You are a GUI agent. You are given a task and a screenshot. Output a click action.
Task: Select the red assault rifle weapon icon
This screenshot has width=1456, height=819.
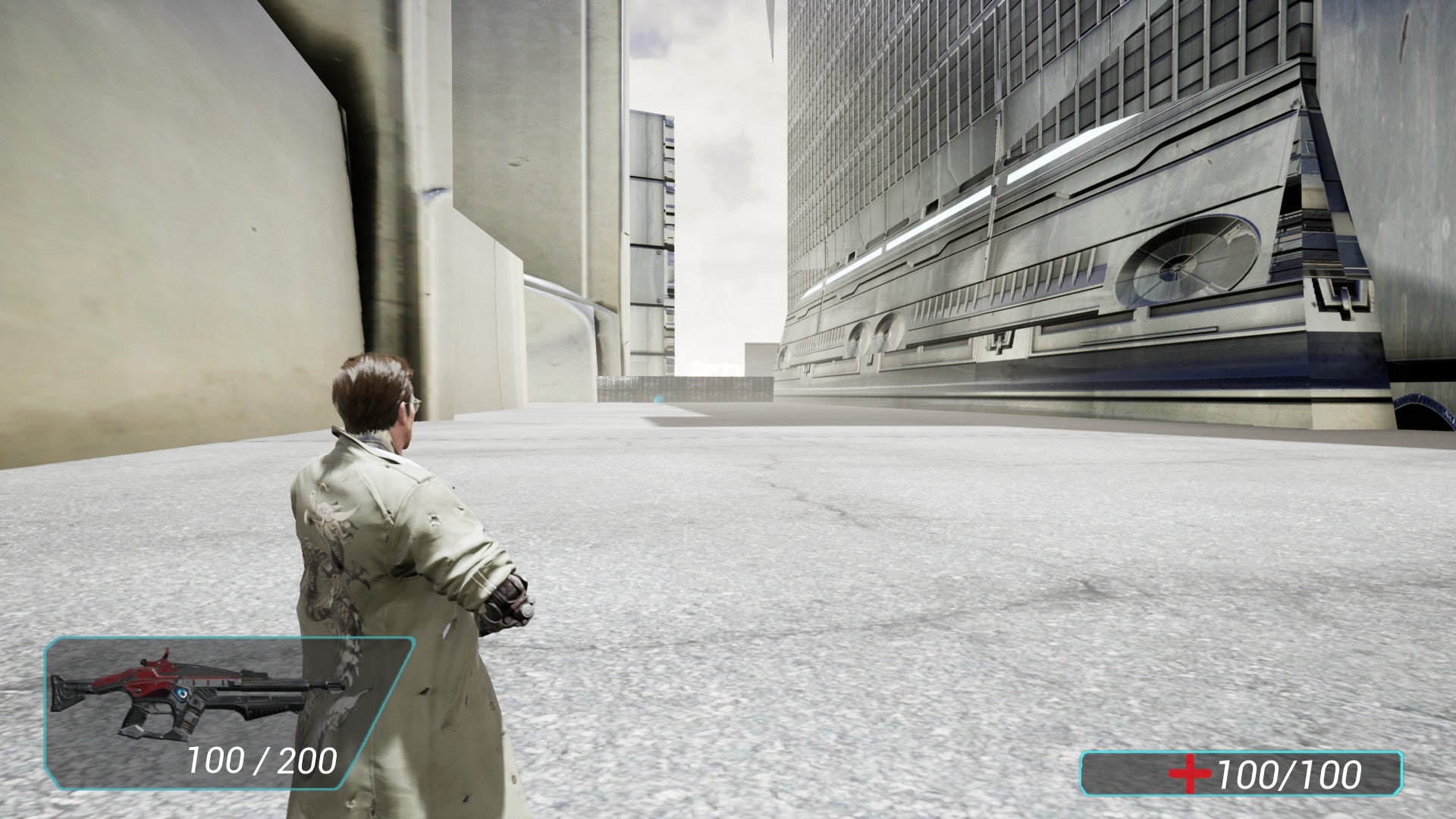[x=196, y=692]
